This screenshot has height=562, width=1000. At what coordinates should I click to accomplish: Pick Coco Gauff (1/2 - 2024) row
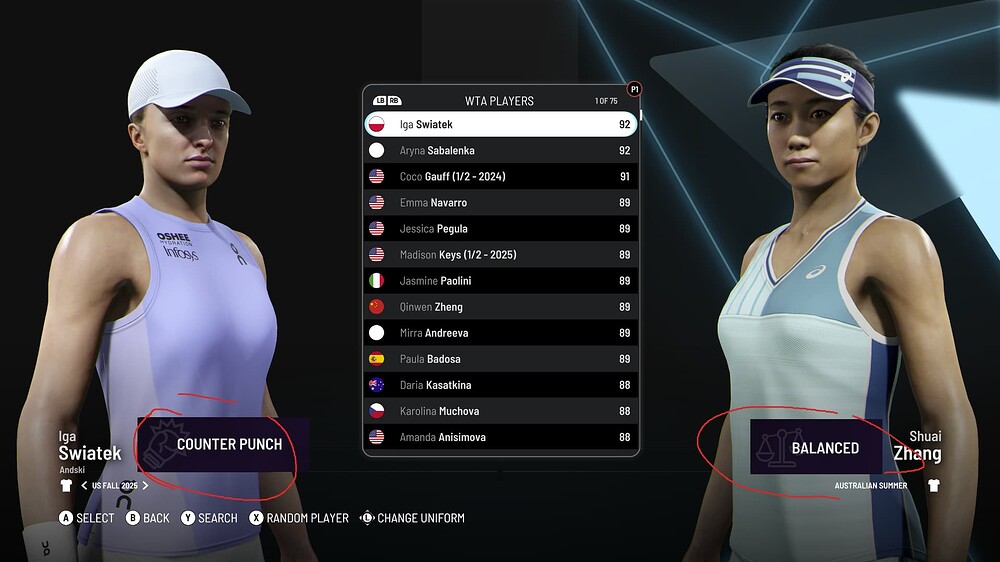pyautogui.click(x=500, y=177)
